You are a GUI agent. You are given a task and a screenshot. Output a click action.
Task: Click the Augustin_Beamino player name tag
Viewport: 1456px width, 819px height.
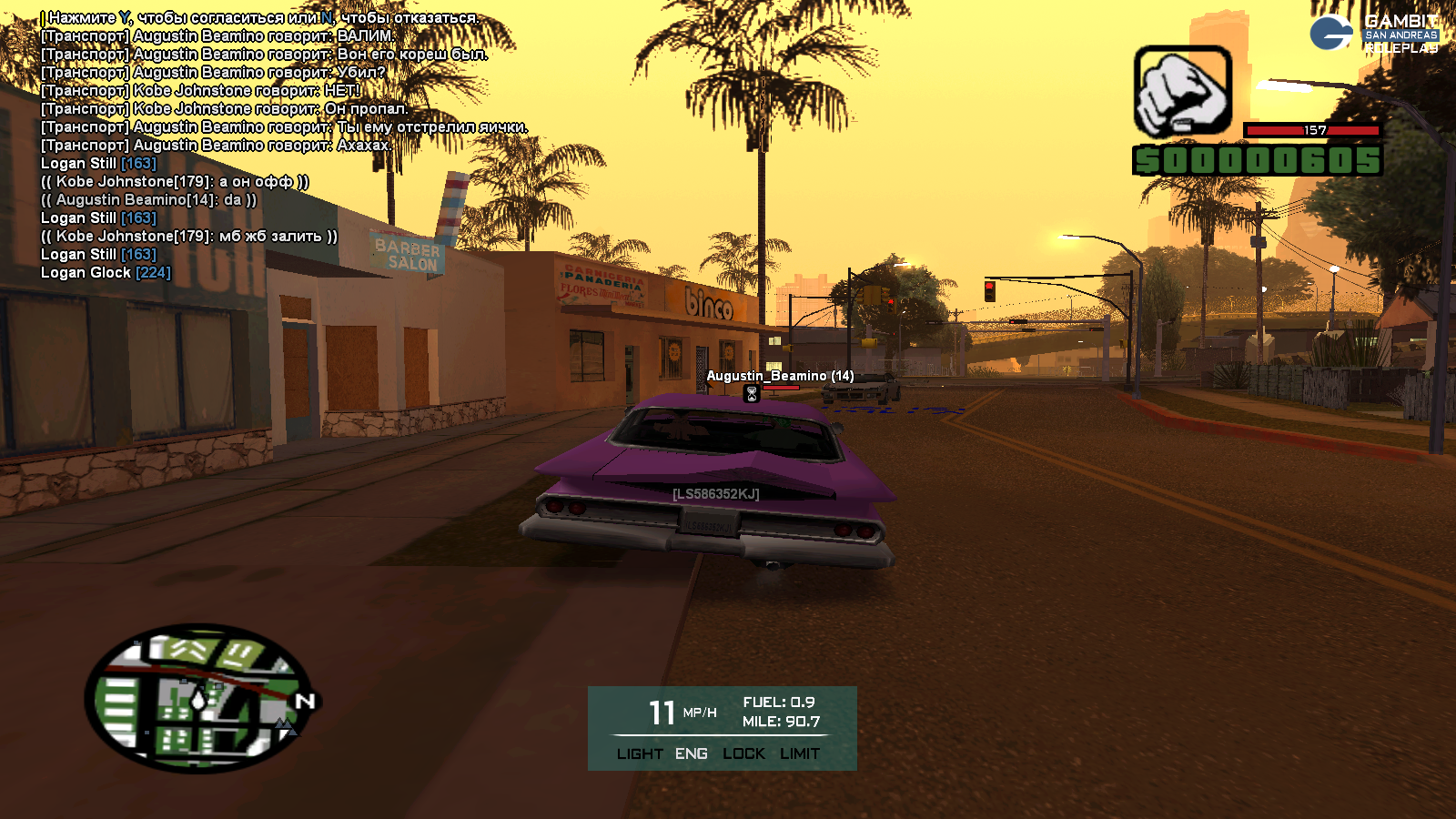[780, 376]
